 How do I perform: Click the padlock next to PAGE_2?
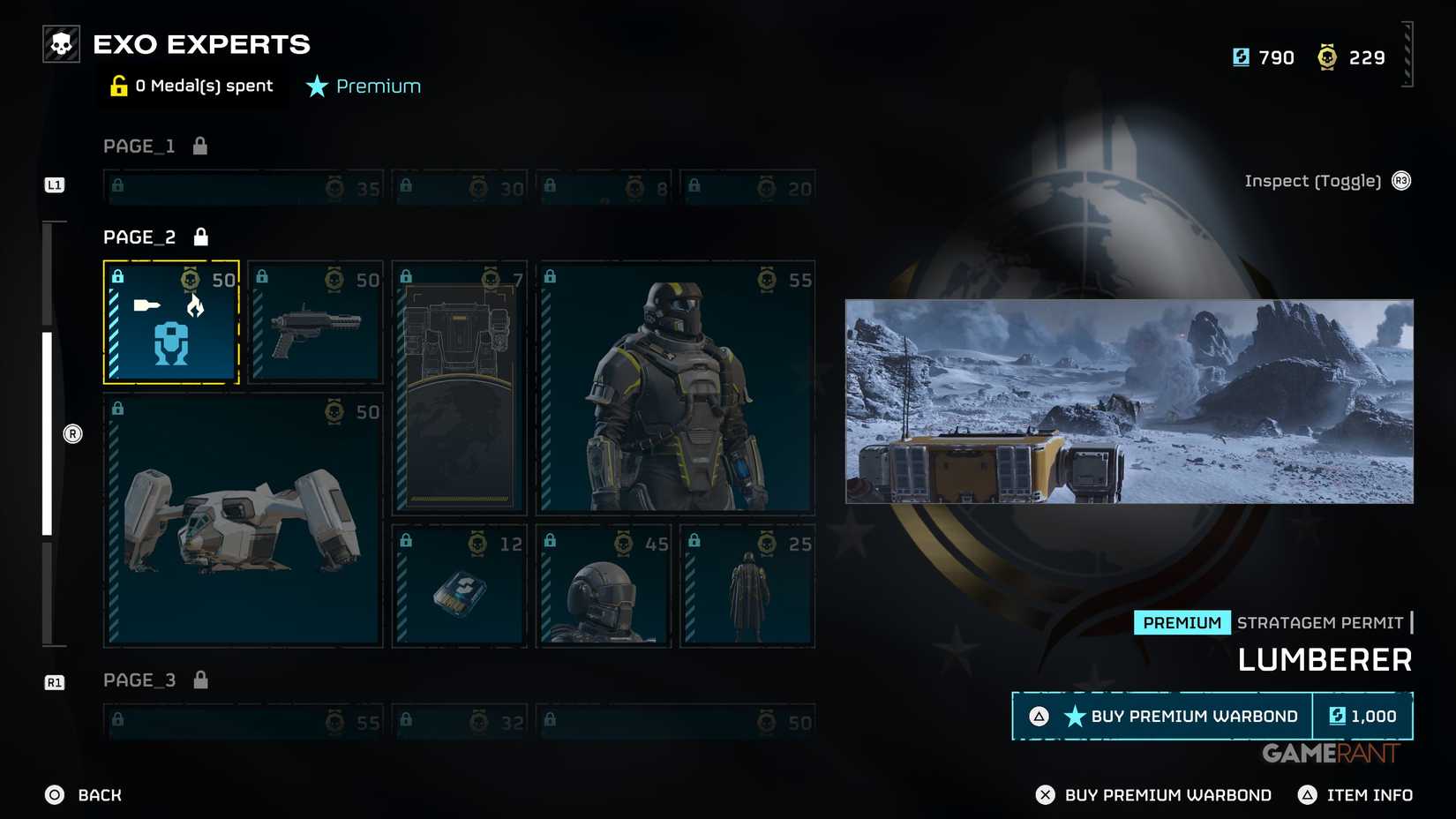point(200,236)
